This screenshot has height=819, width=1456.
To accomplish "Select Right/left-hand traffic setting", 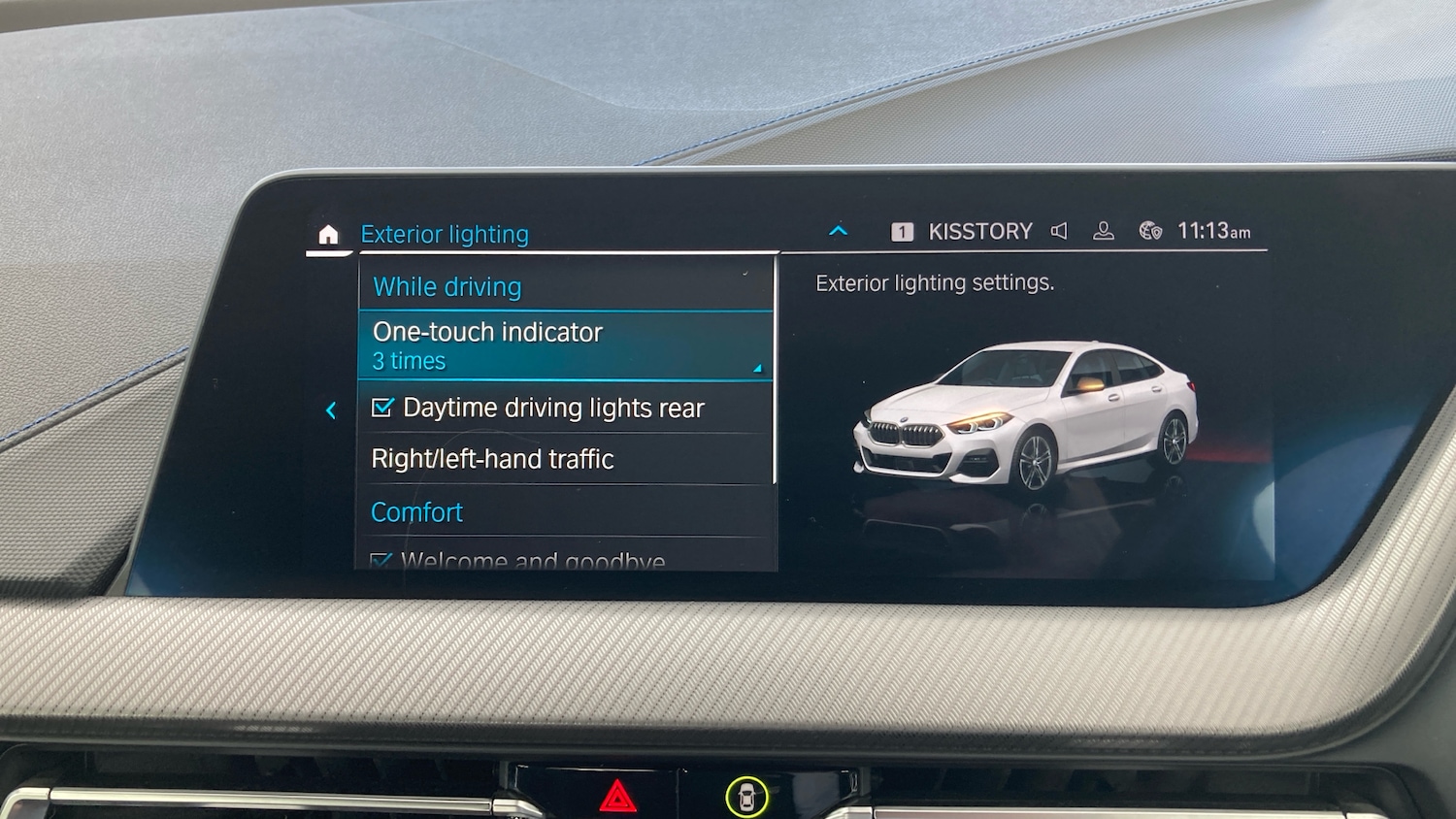I will [x=492, y=458].
